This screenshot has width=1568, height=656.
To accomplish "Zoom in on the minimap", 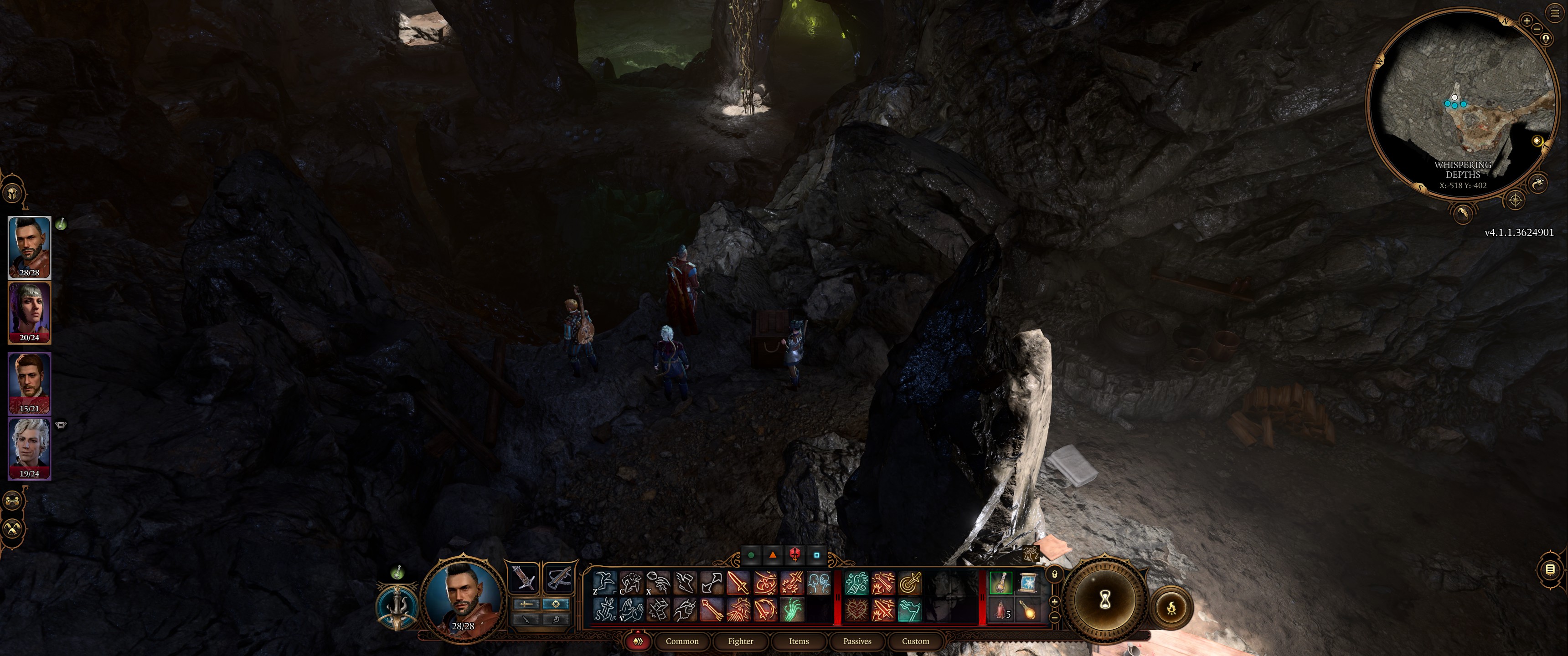I will coord(1527,20).
